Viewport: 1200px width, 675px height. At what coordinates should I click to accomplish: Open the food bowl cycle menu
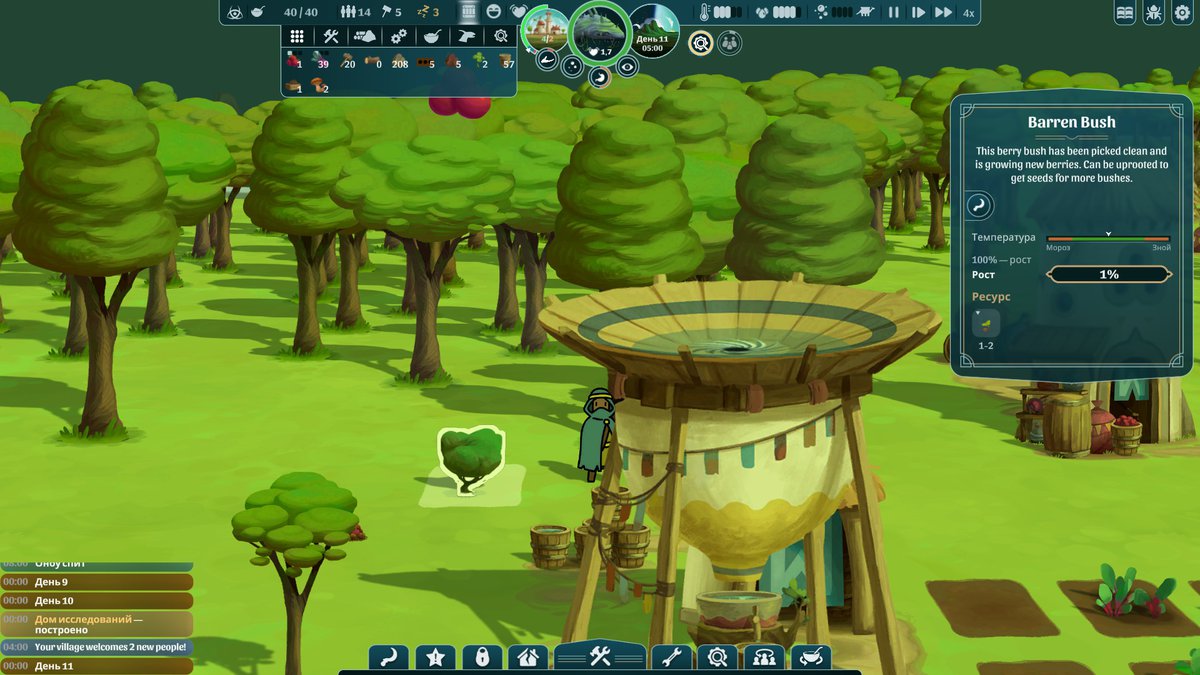click(810, 658)
